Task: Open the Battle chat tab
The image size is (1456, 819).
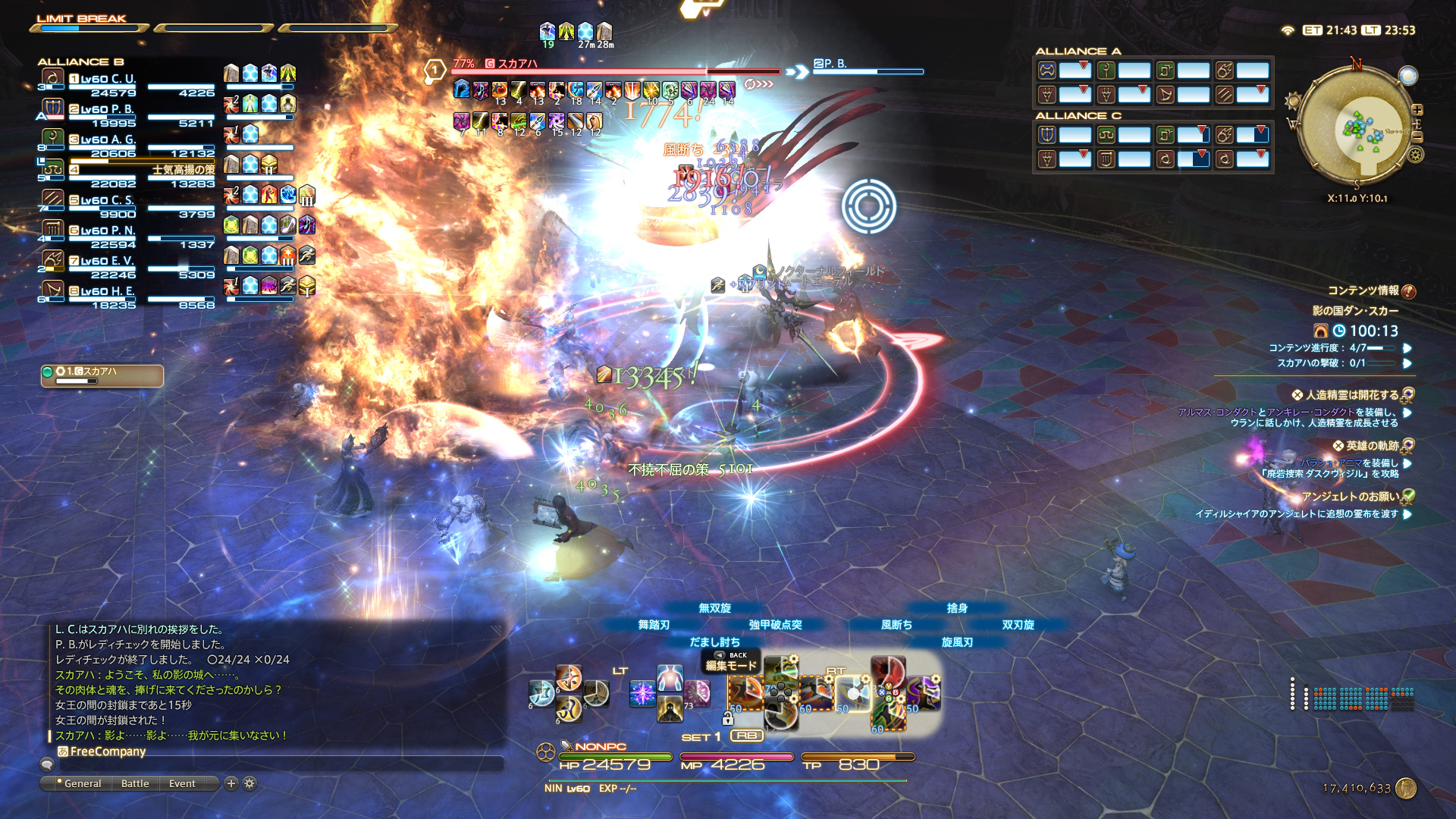Action: [x=135, y=783]
